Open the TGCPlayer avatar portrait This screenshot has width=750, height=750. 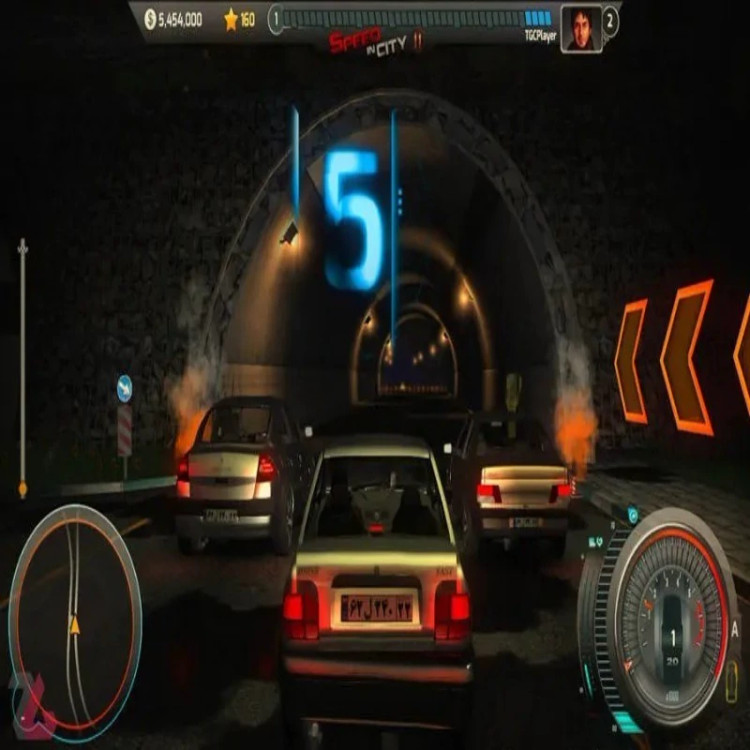coord(580,27)
